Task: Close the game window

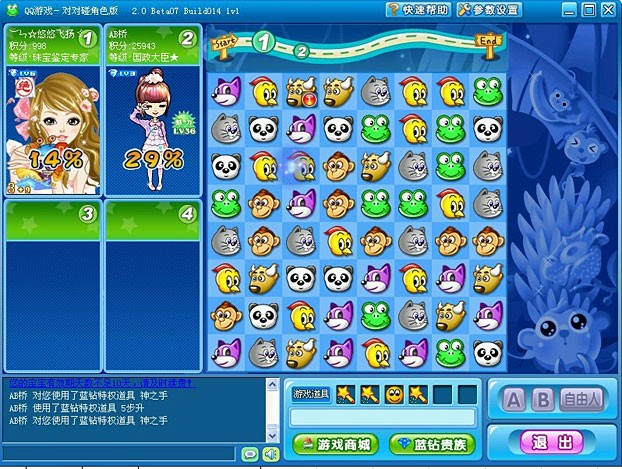Action: (x=607, y=10)
